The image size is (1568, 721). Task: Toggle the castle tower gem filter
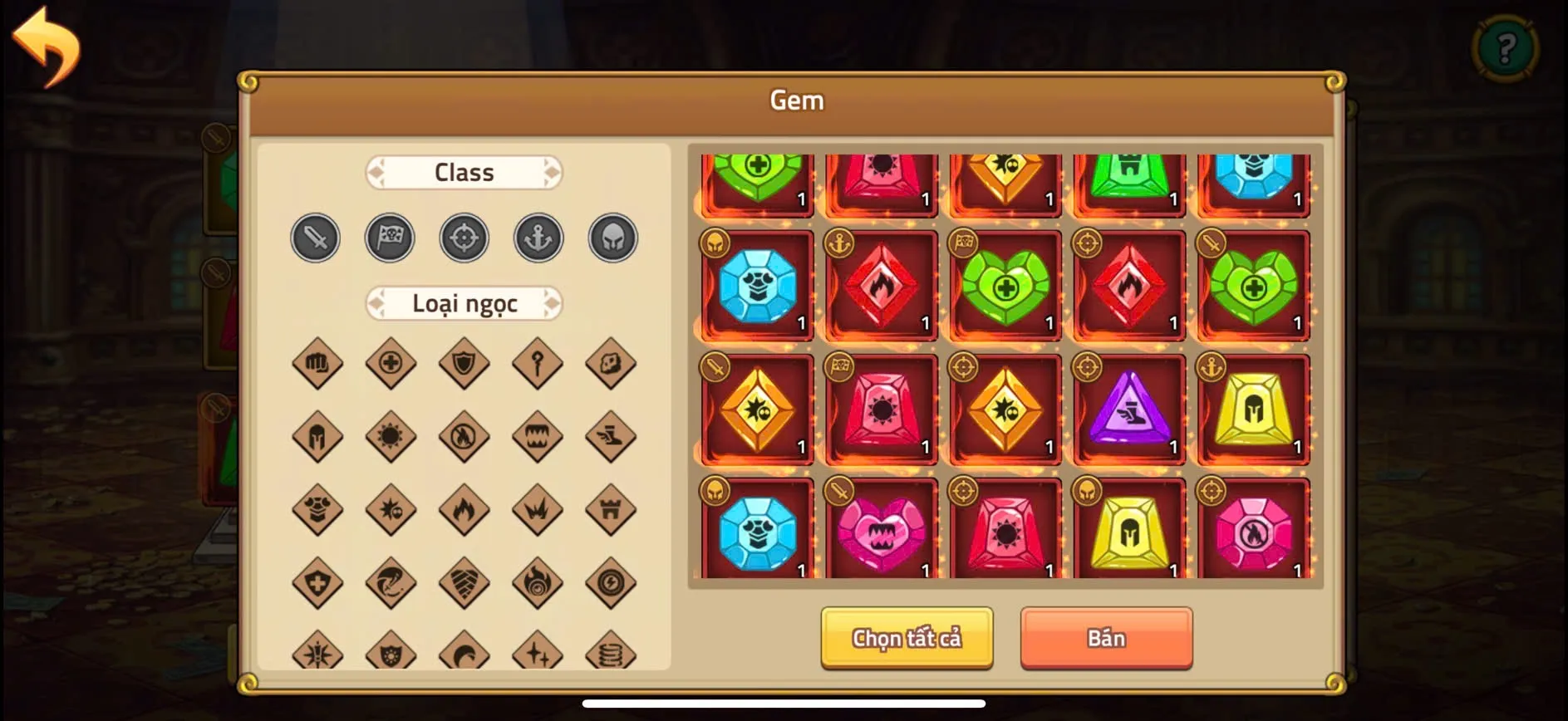pos(611,508)
